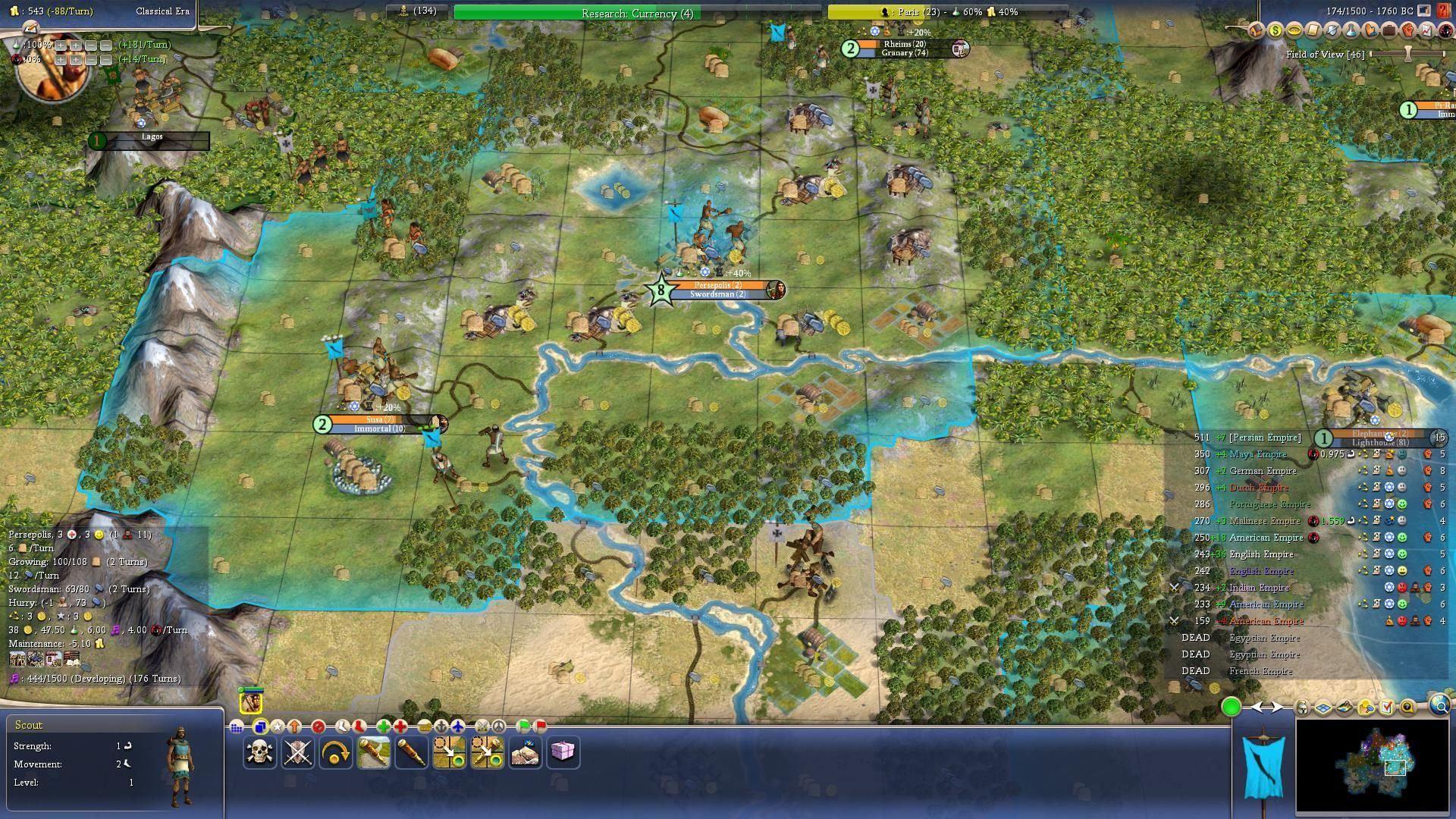Viewport: 1456px width, 819px height.
Task: Toggle the map grid with blue-tiles icon
Action: coord(1323,708)
